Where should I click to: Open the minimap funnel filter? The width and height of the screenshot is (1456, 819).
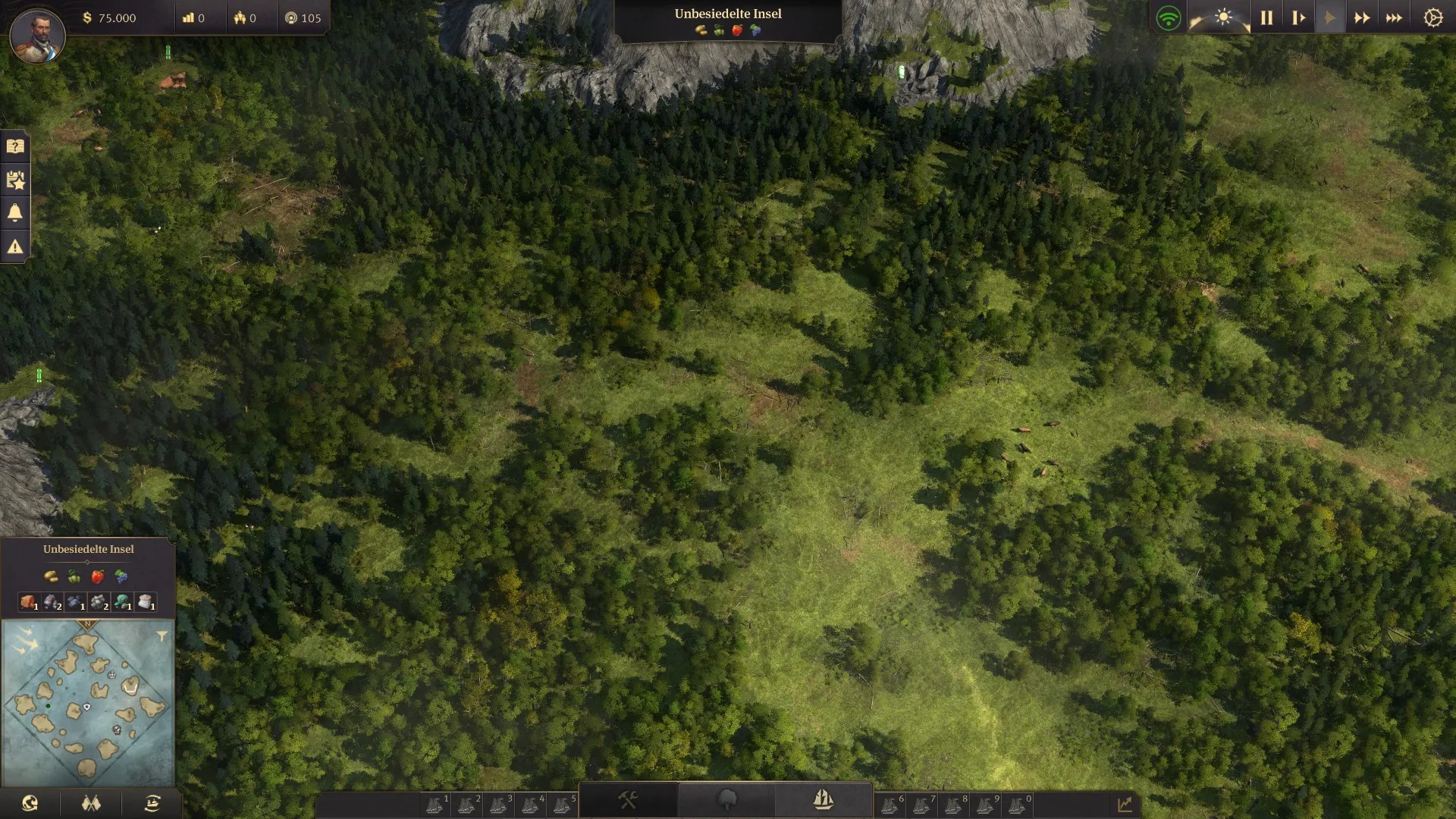162,636
